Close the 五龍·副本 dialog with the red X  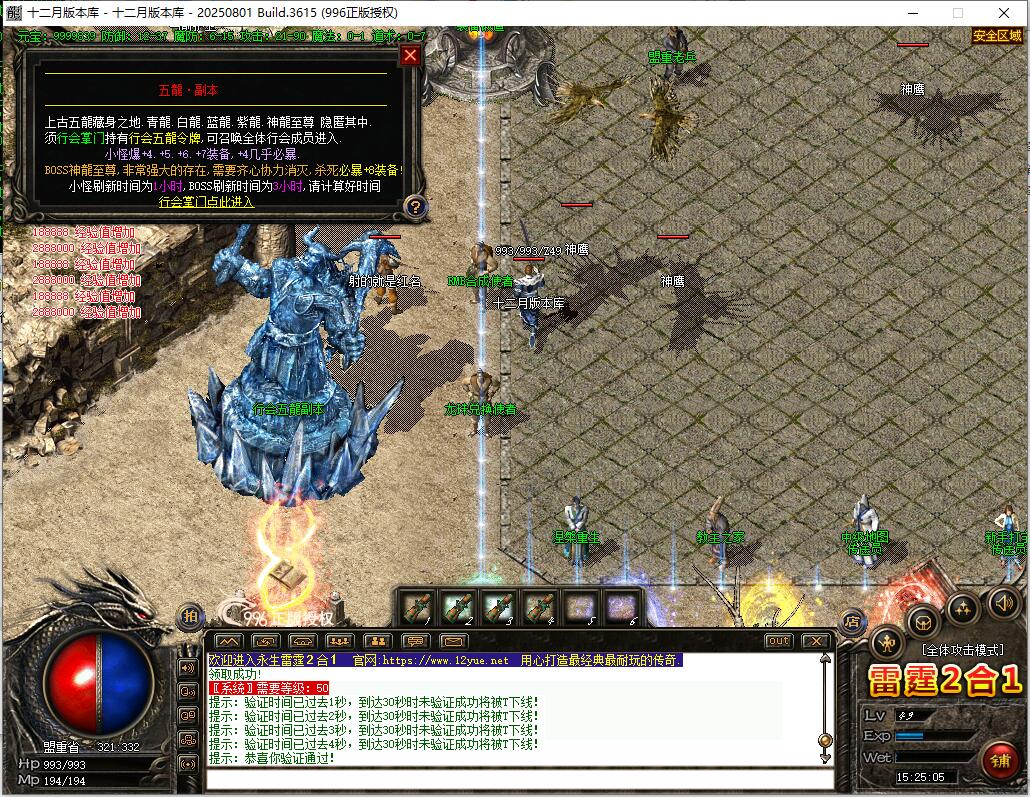tap(410, 56)
